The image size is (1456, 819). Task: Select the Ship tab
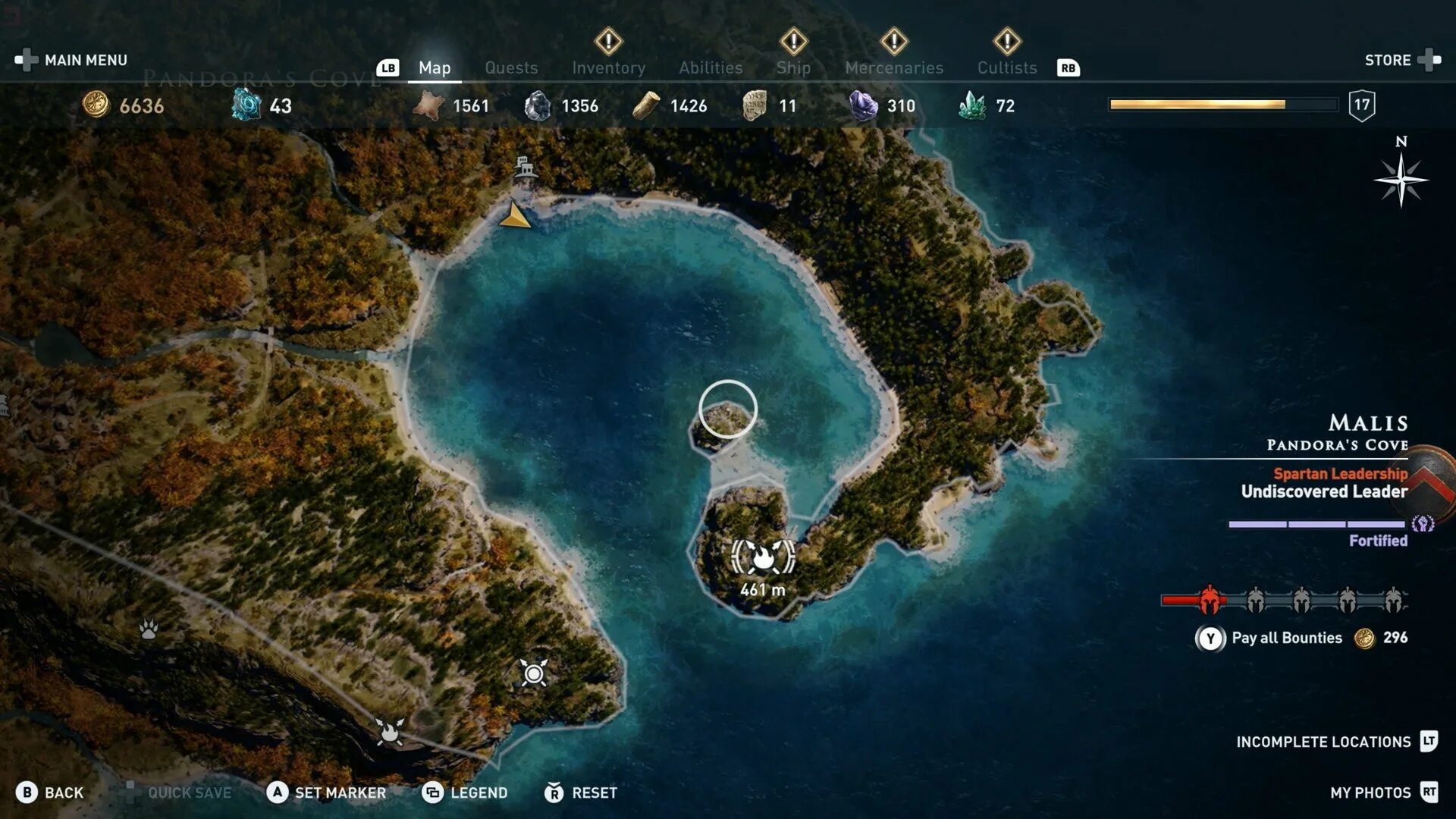(x=793, y=67)
